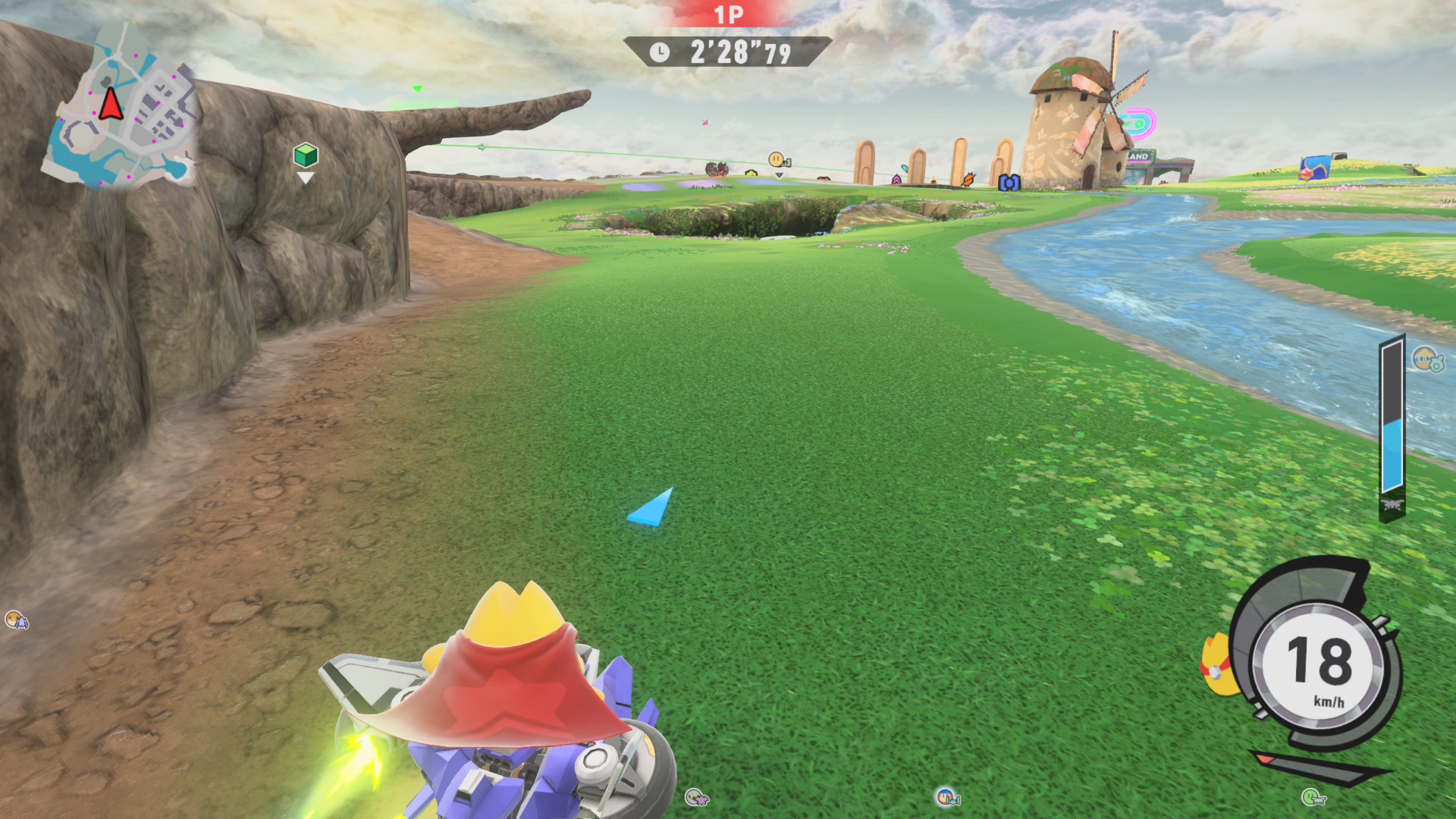1456x819 pixels.
Task: Select the green cube item marker
Action: pos(305,155)
